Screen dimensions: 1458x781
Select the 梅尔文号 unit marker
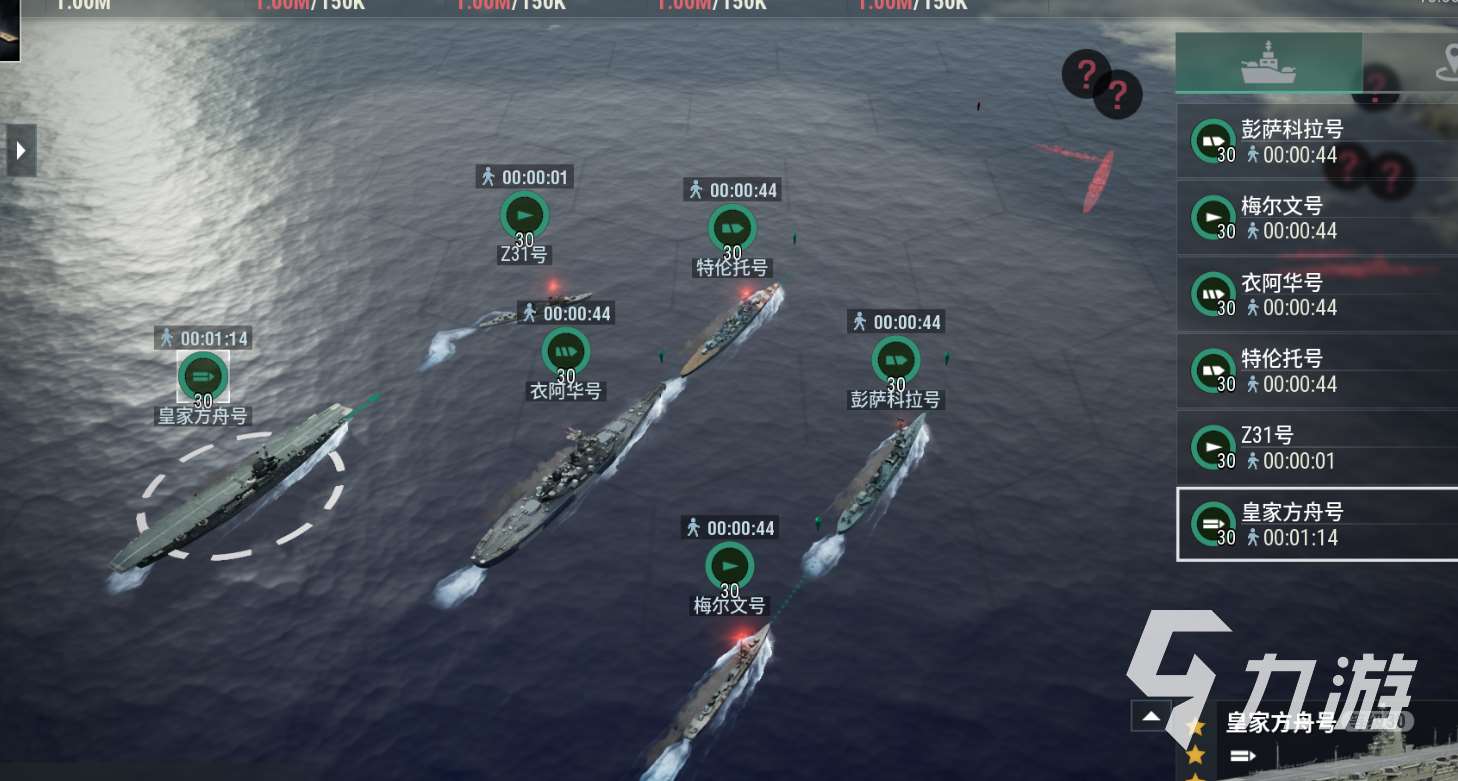tap(730, 566)
